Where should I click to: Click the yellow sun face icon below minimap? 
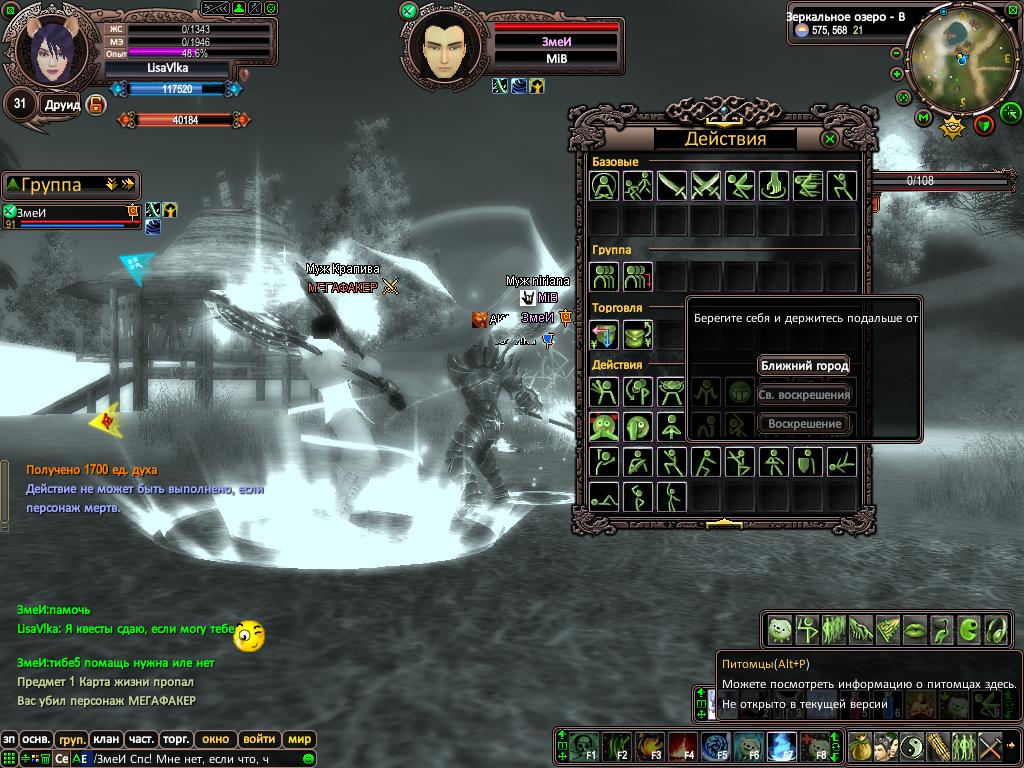tap(953, 126)
